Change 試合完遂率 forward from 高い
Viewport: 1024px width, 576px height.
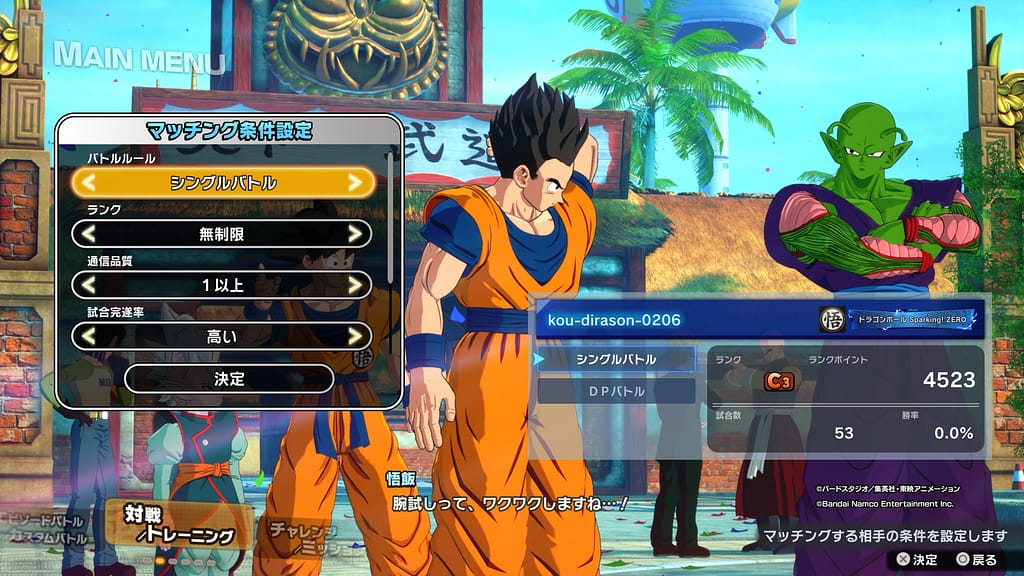tap(354, 336)
